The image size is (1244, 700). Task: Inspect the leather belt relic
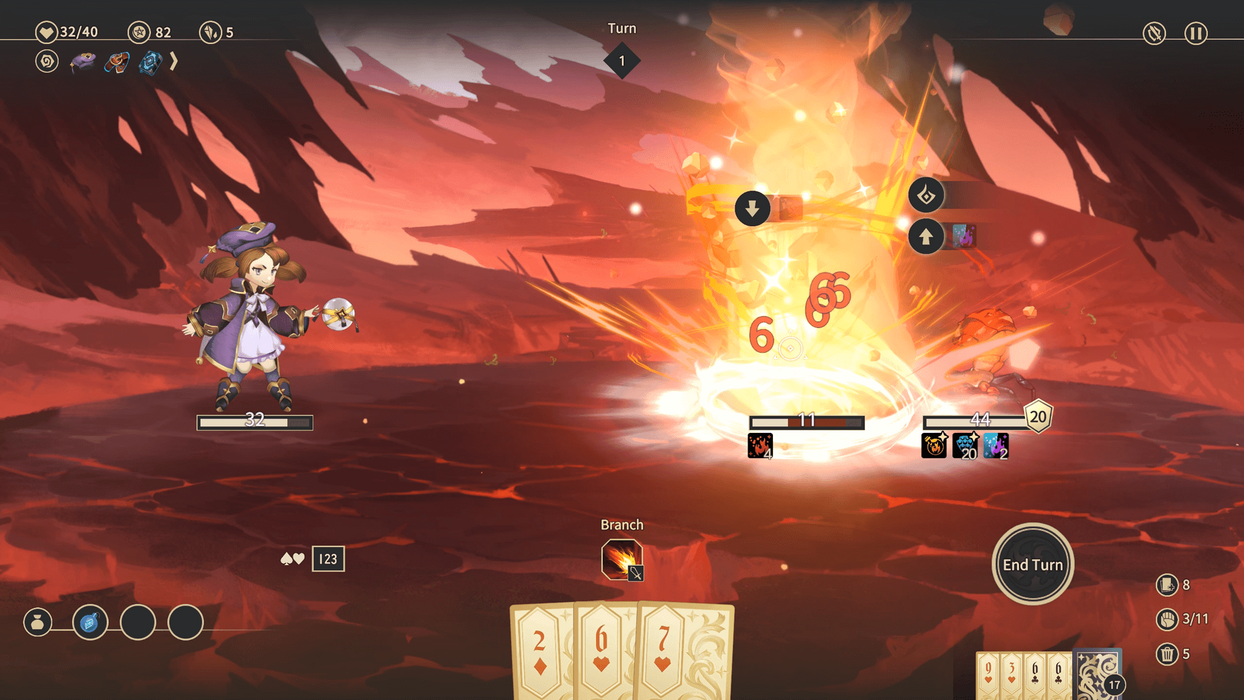[x=117, y=61]
